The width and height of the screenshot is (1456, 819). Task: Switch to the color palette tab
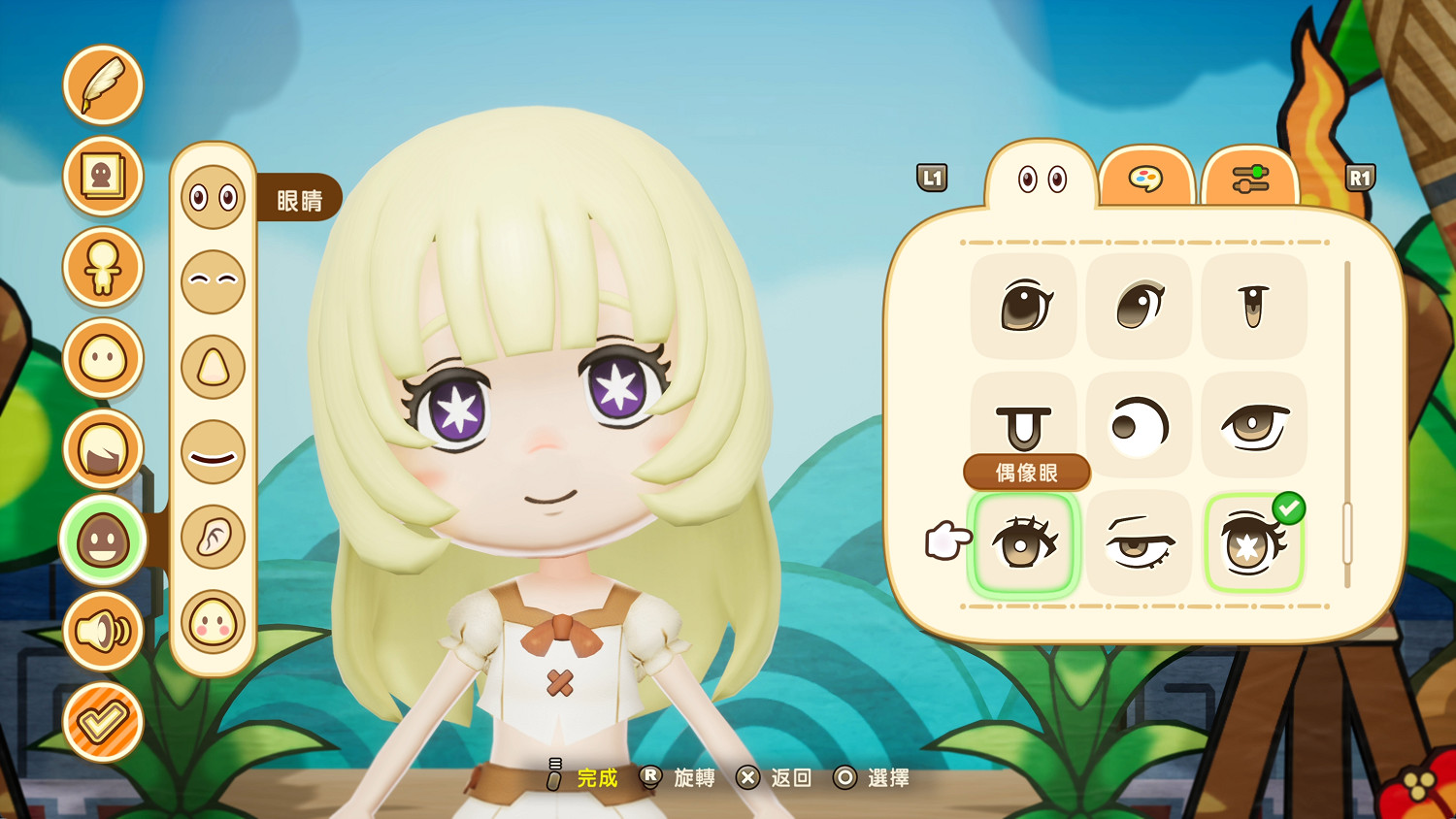1147,180
